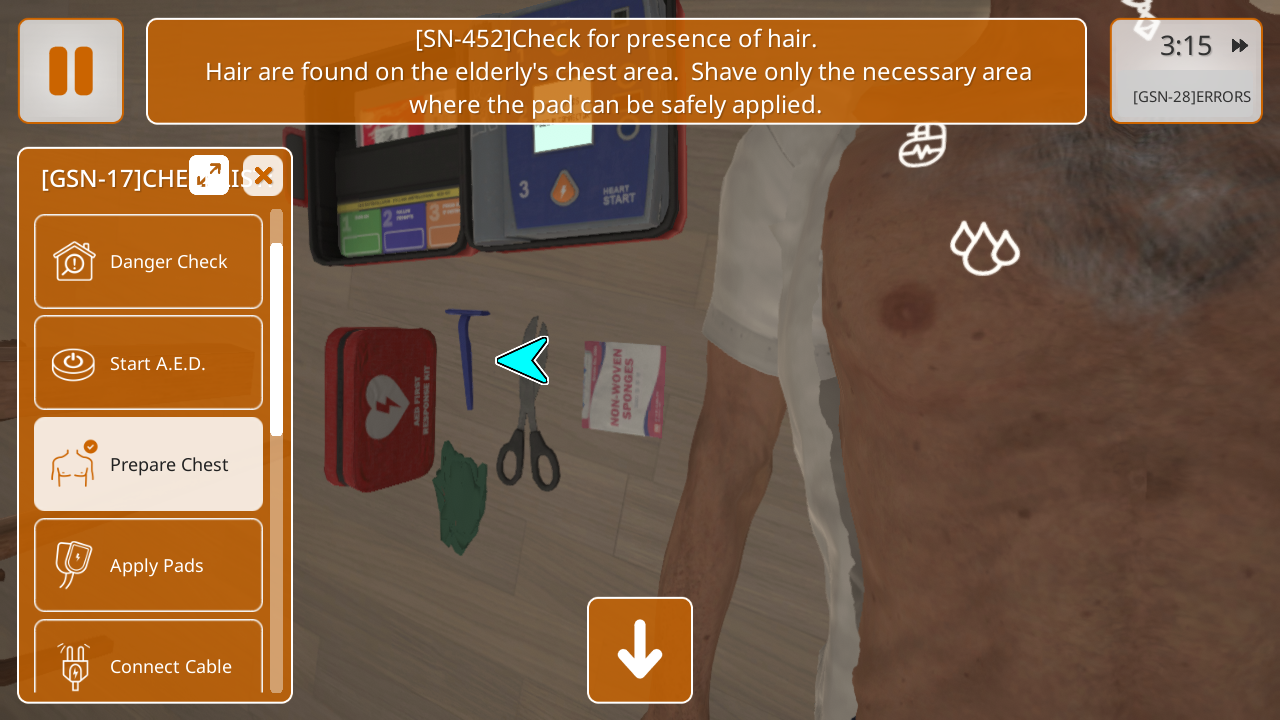Open the Errors panel
The width and height of the screenshot is (1280, 720).
coord(1191,97)
